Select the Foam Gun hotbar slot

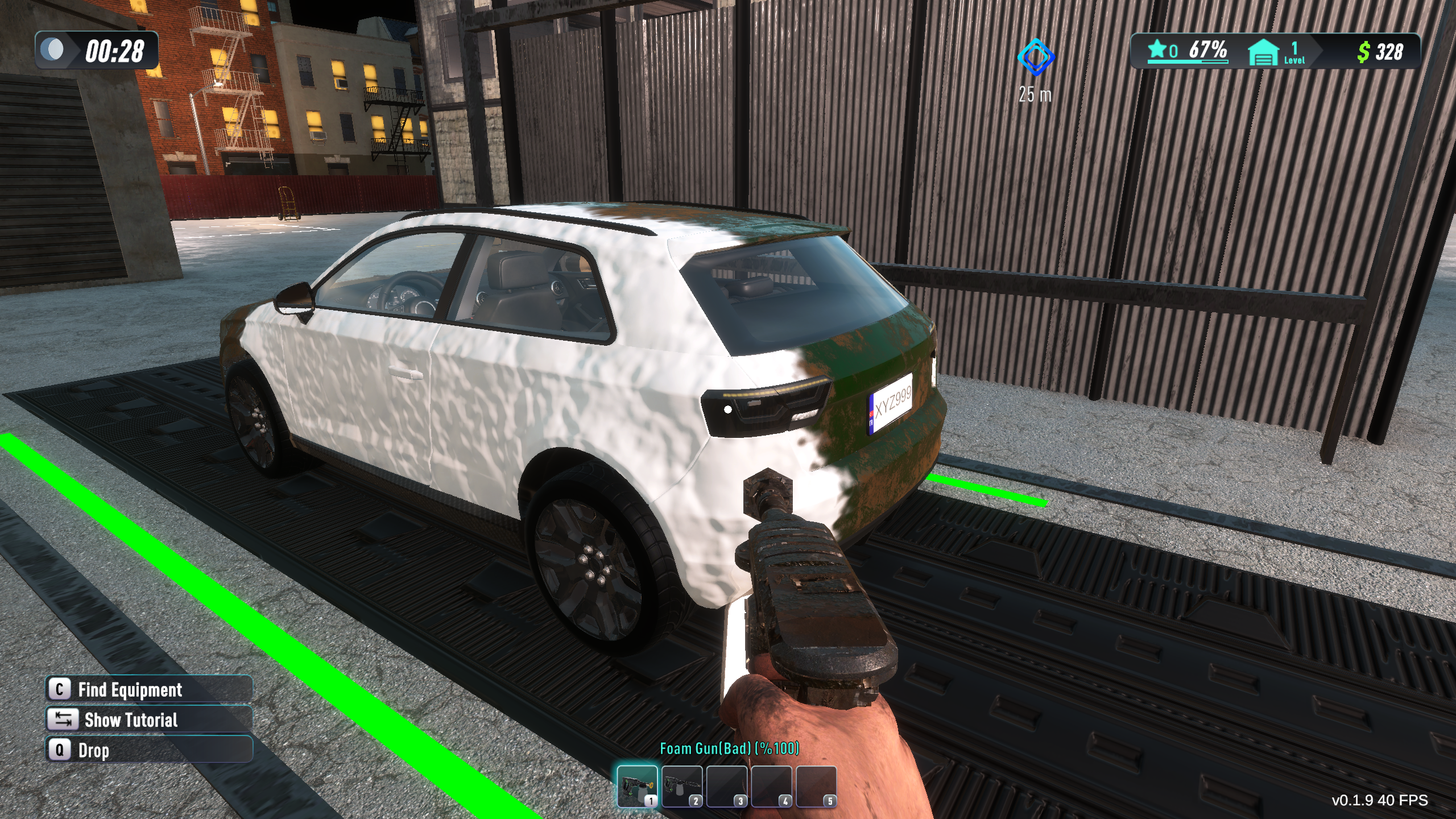tap(637, 786)
